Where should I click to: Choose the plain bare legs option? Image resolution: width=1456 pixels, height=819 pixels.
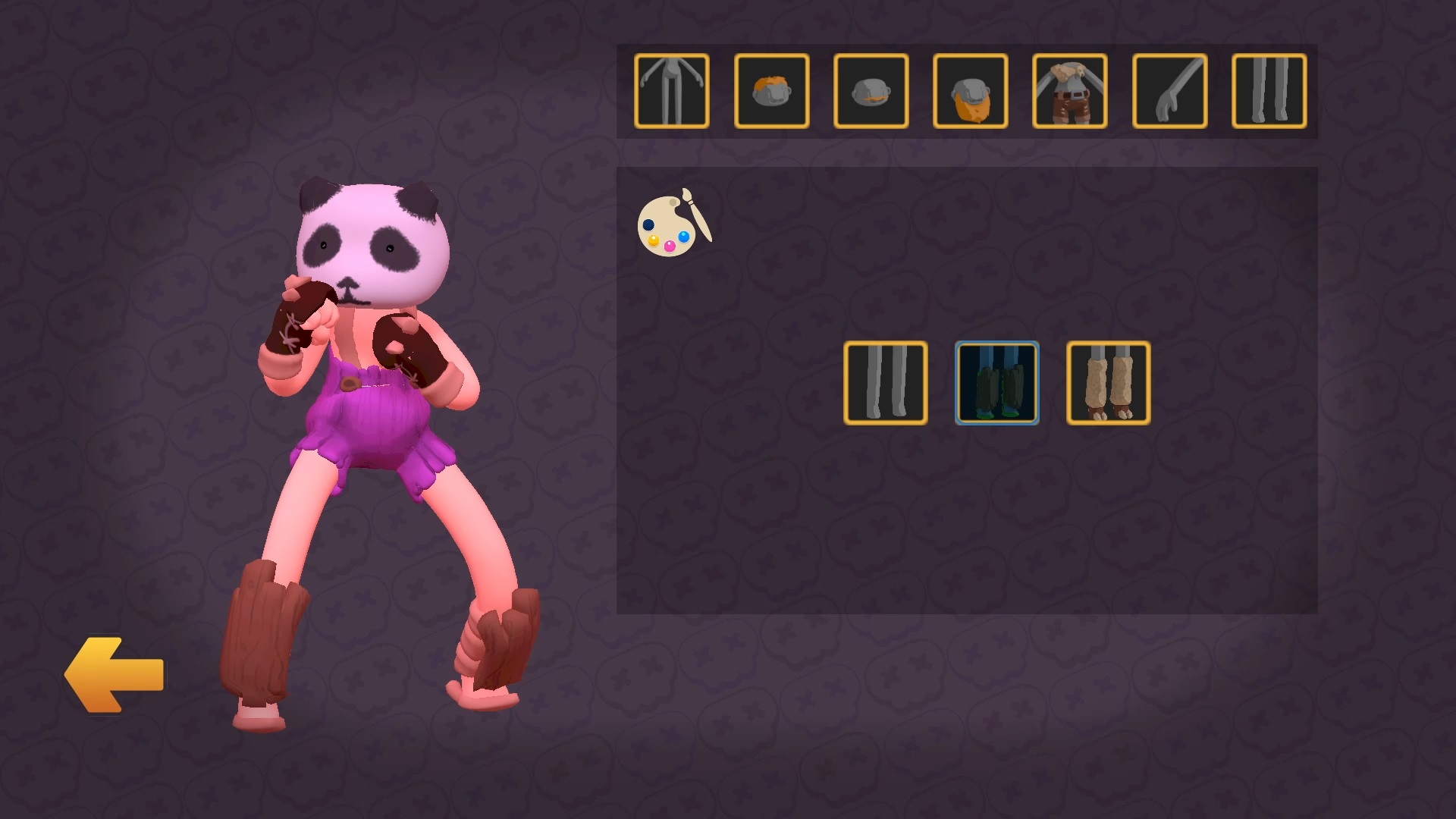[x=885, y=383]
